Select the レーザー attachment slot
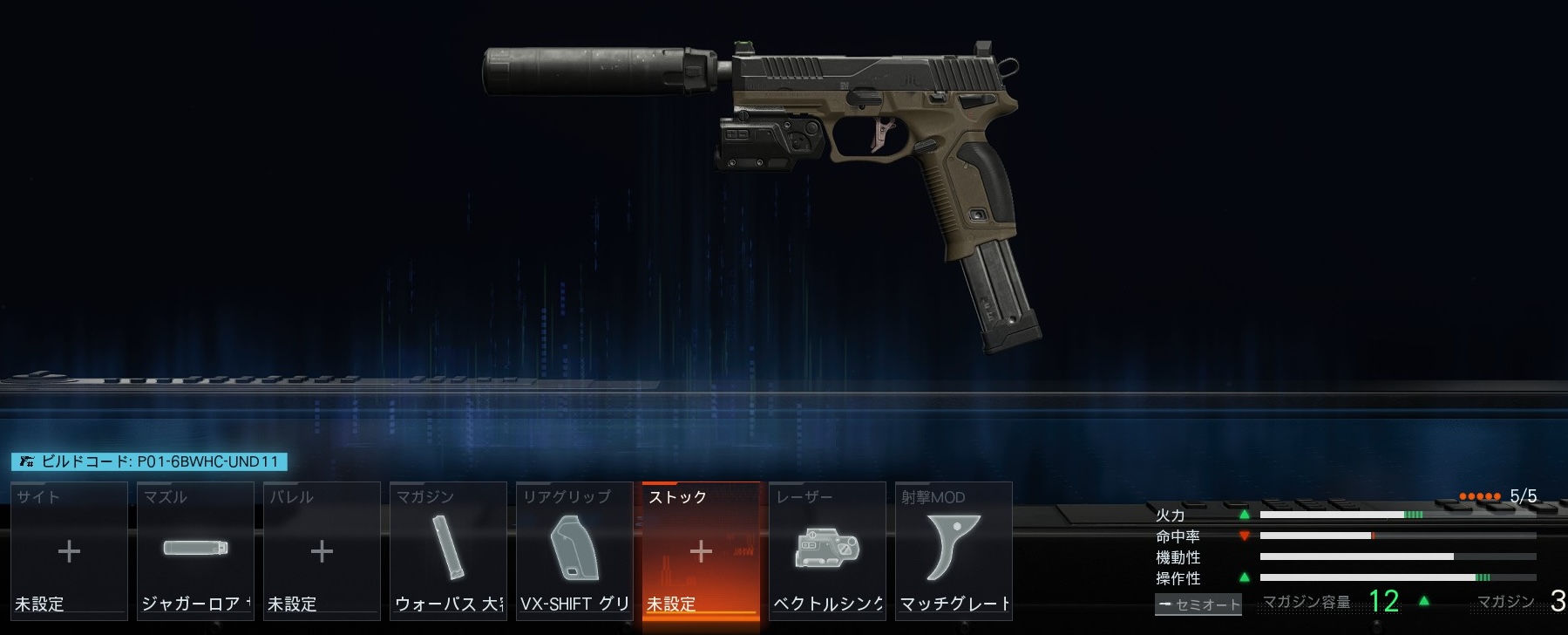 827,550
